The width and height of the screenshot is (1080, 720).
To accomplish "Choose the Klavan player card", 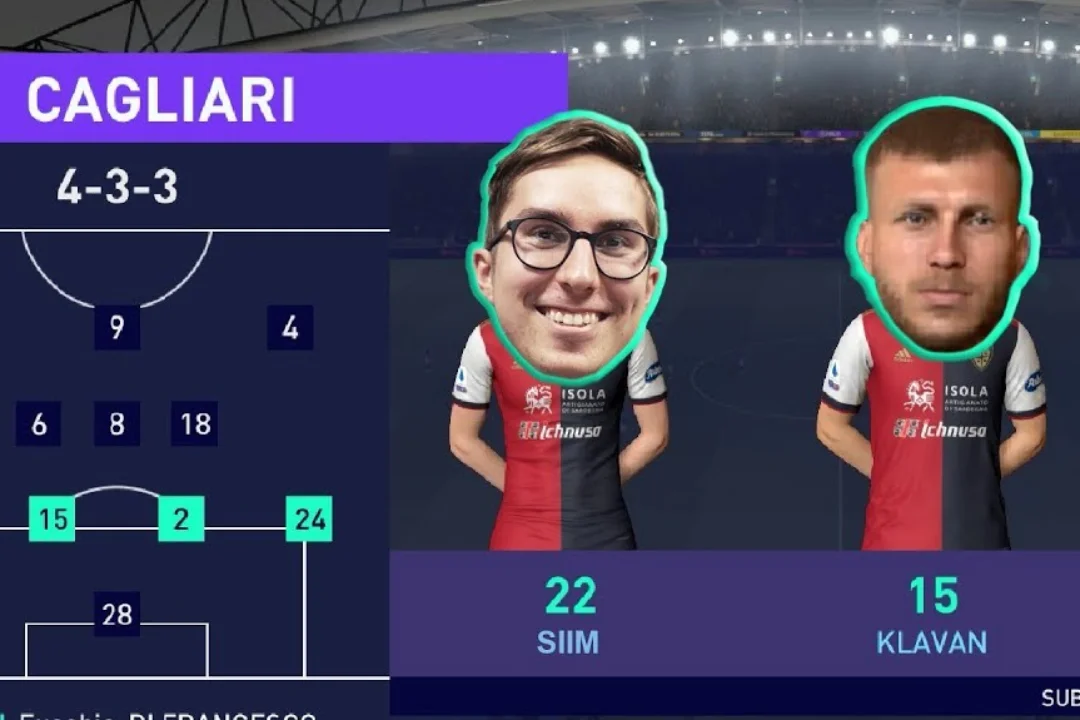I will pyautogui.click(x=932, y=400).
